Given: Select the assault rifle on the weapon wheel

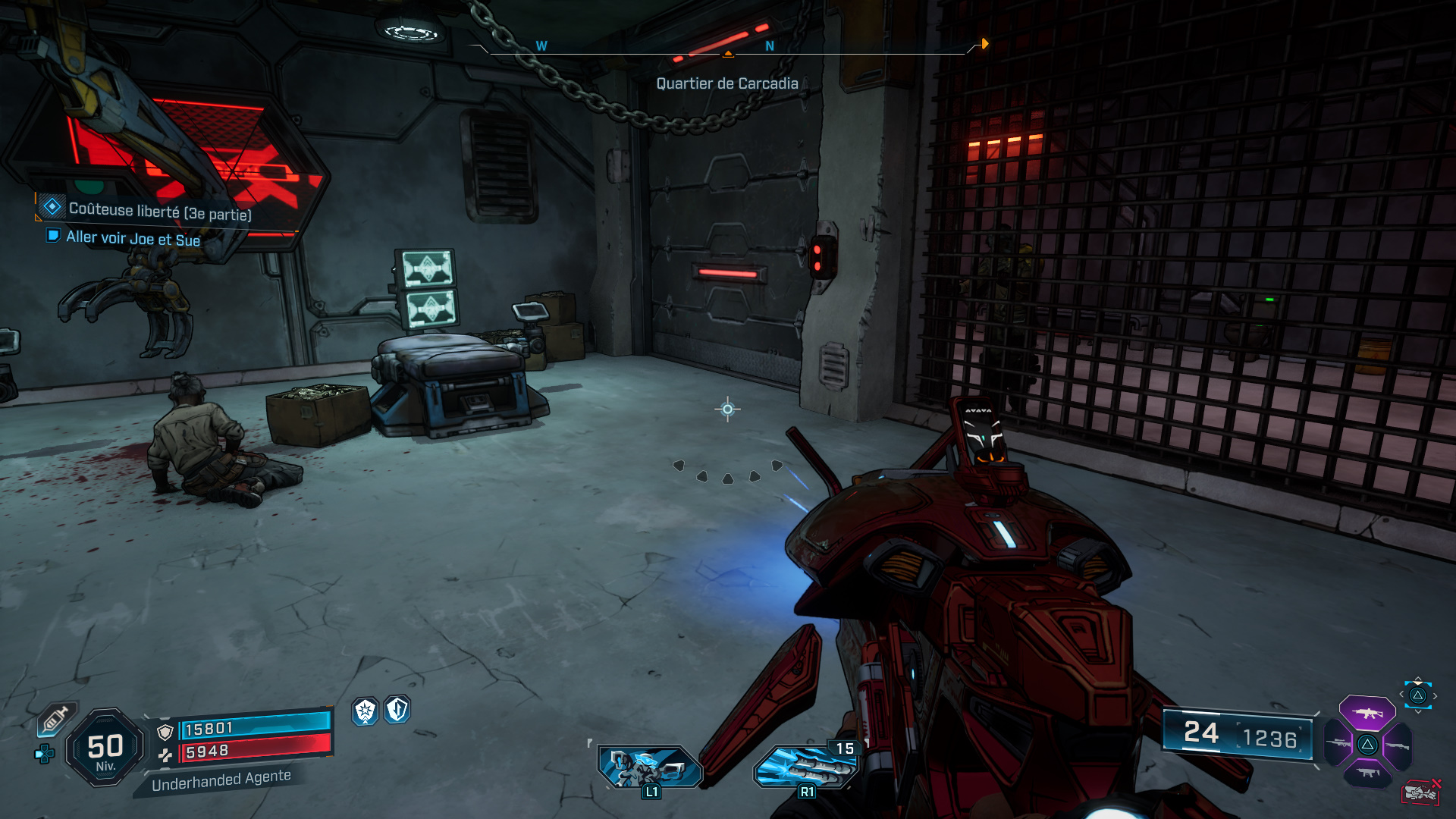Looking at the screenshot, I should point(1367,712).
